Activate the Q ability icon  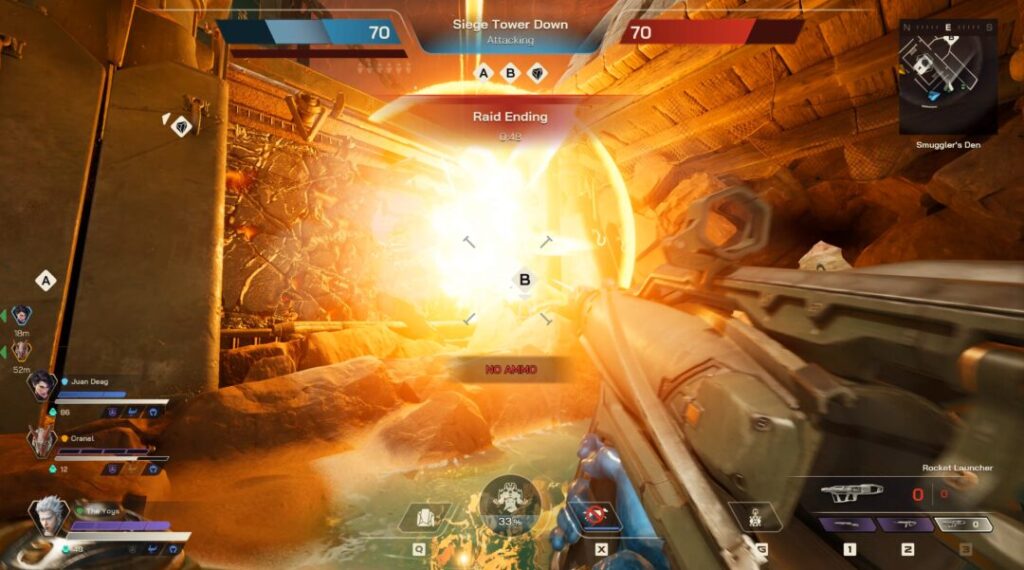coord(417,517)
